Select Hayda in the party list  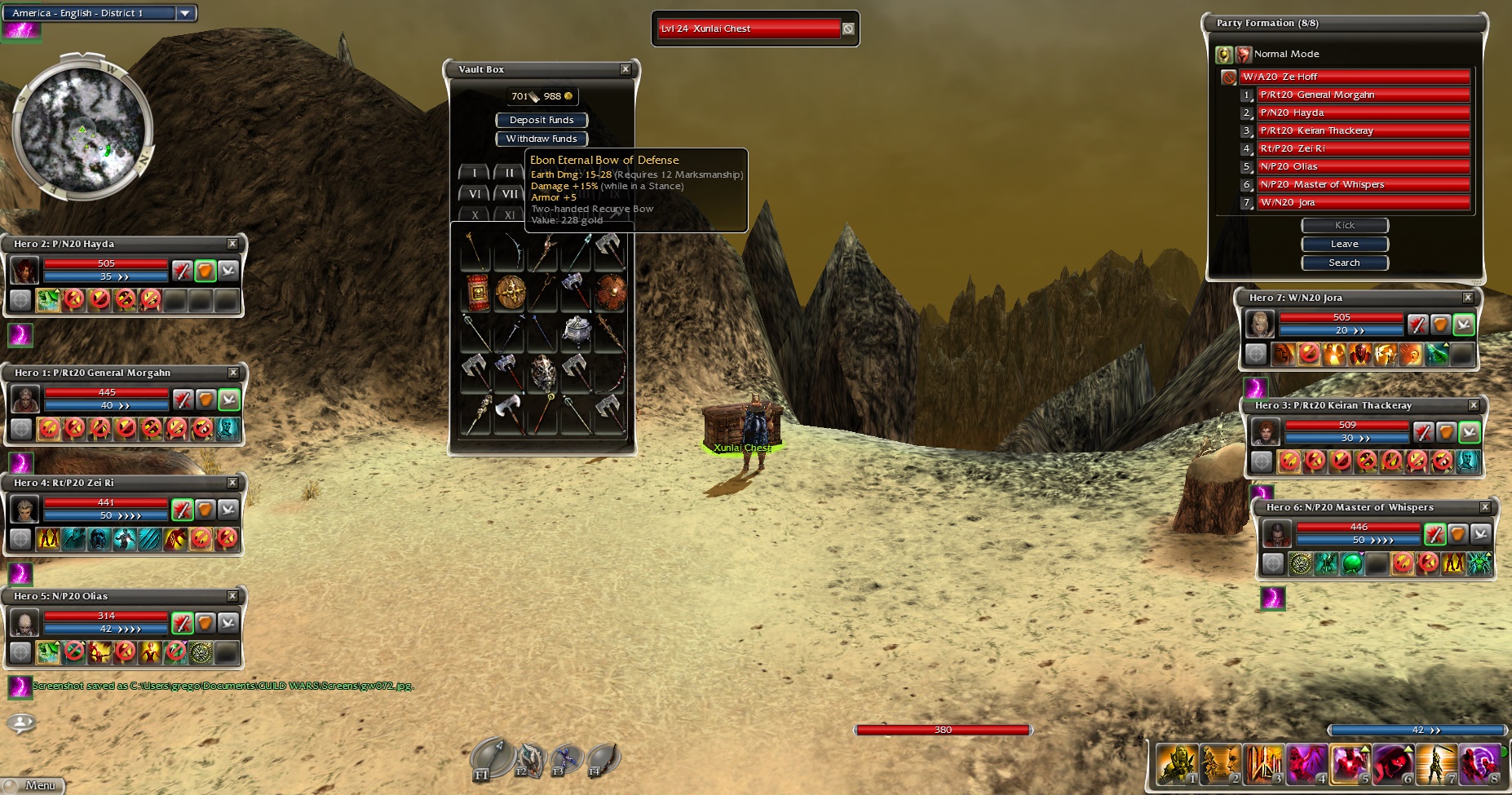(x=1363, y=113)
